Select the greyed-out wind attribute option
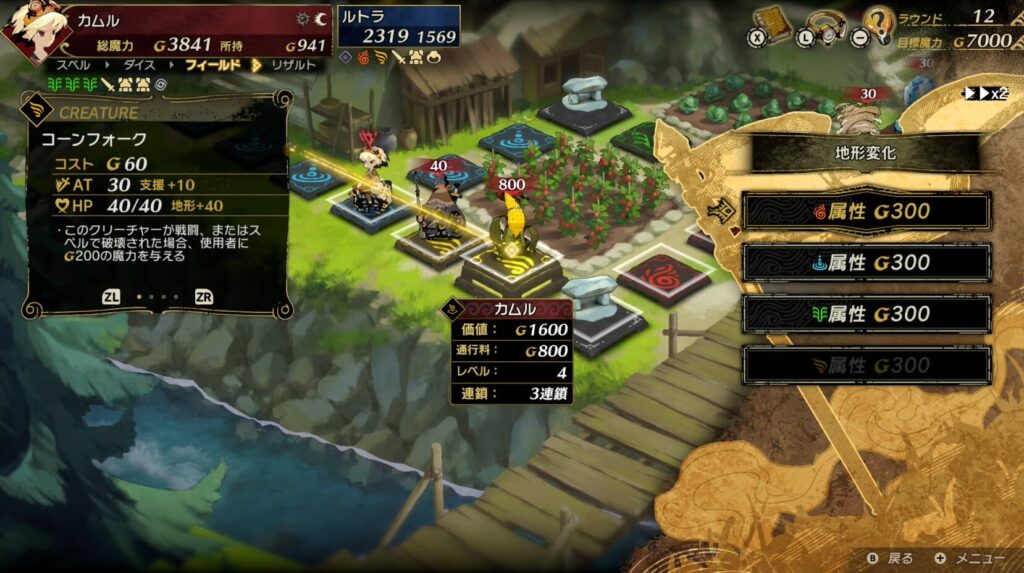Screen dimensions: 1024x573 pos(866,365)
